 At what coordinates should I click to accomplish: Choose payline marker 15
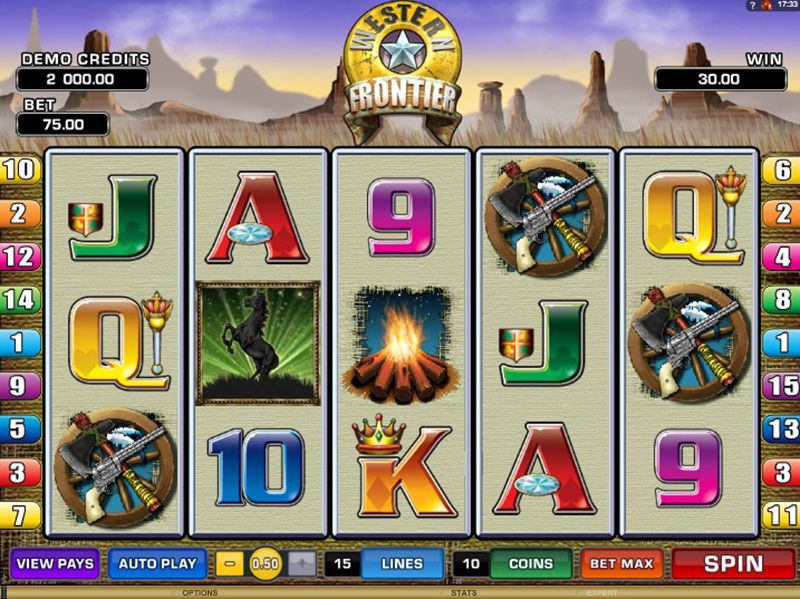point(781,385)
